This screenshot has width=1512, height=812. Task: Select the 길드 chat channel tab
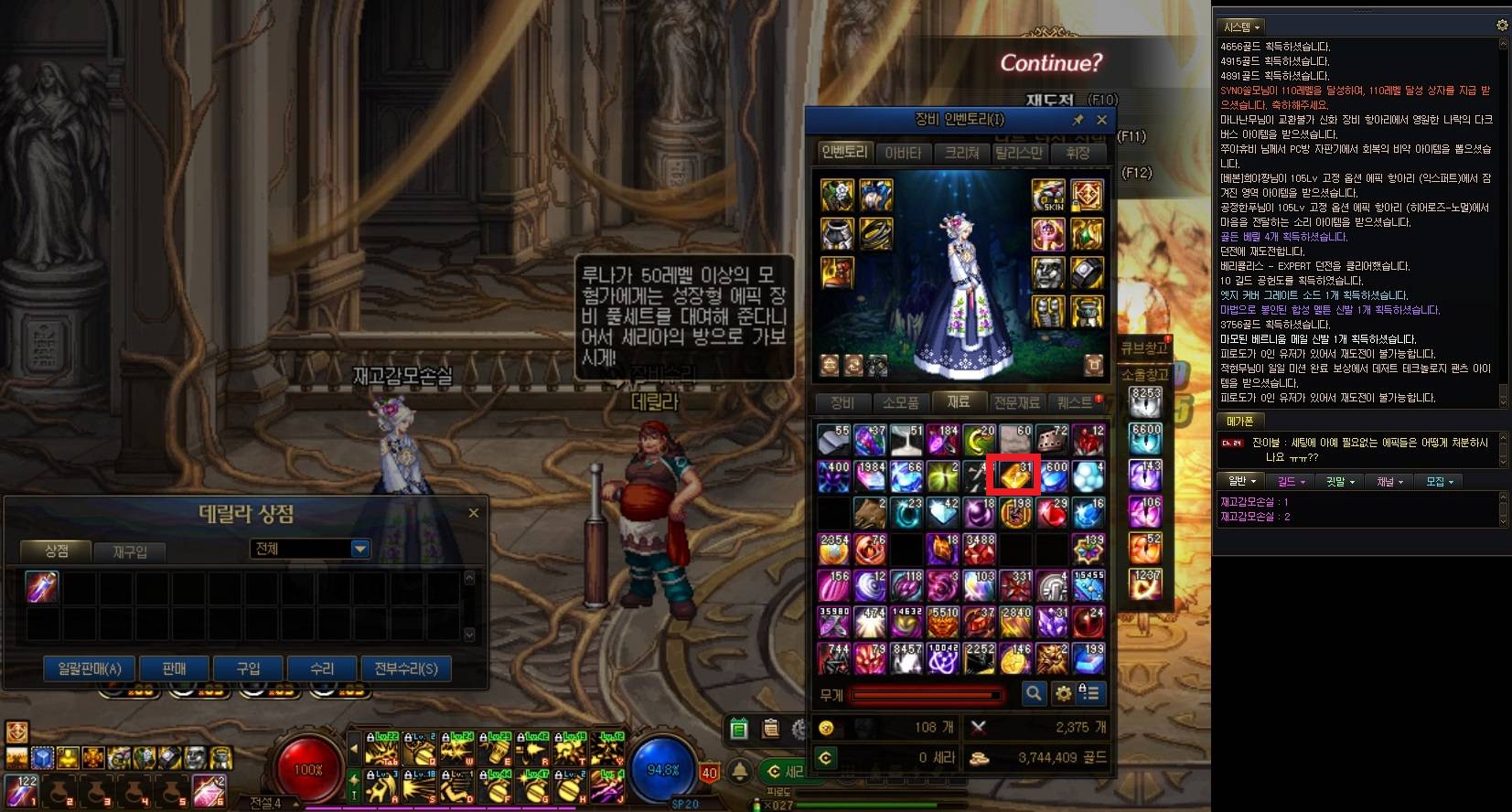click(1290, 481)
